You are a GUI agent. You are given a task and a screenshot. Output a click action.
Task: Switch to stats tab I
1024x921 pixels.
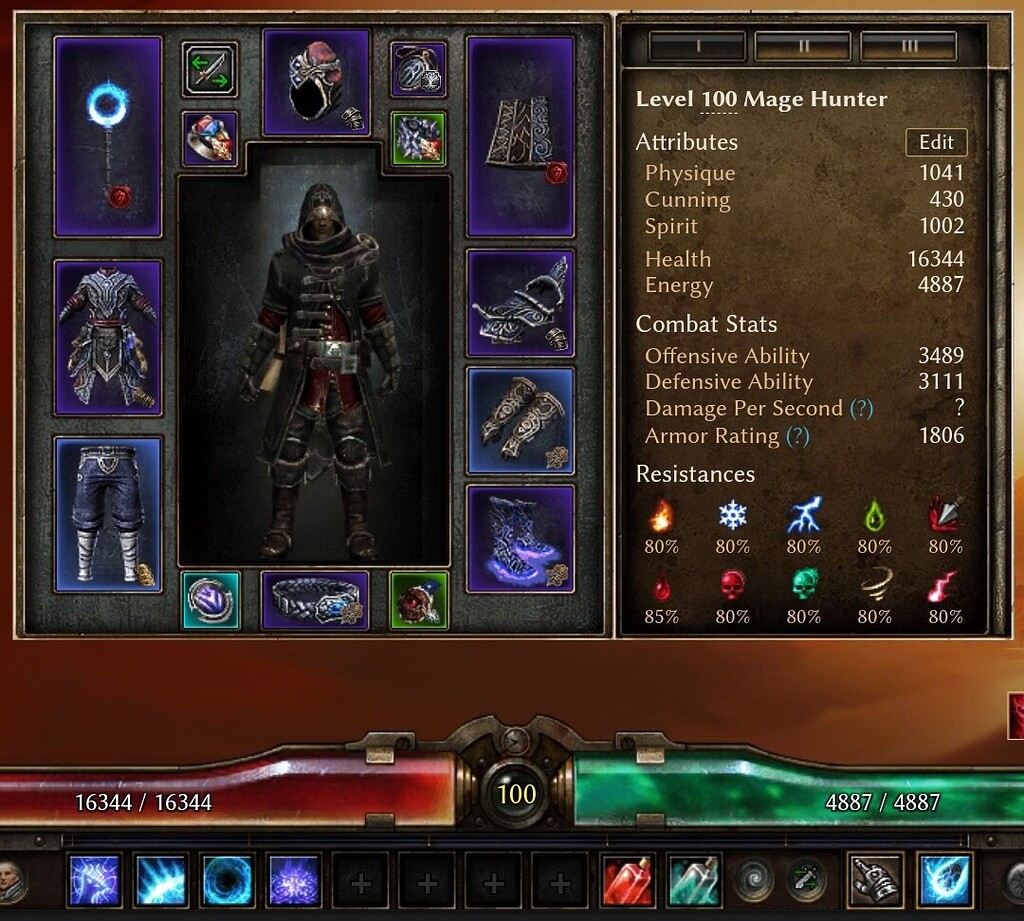coord(697,46)
